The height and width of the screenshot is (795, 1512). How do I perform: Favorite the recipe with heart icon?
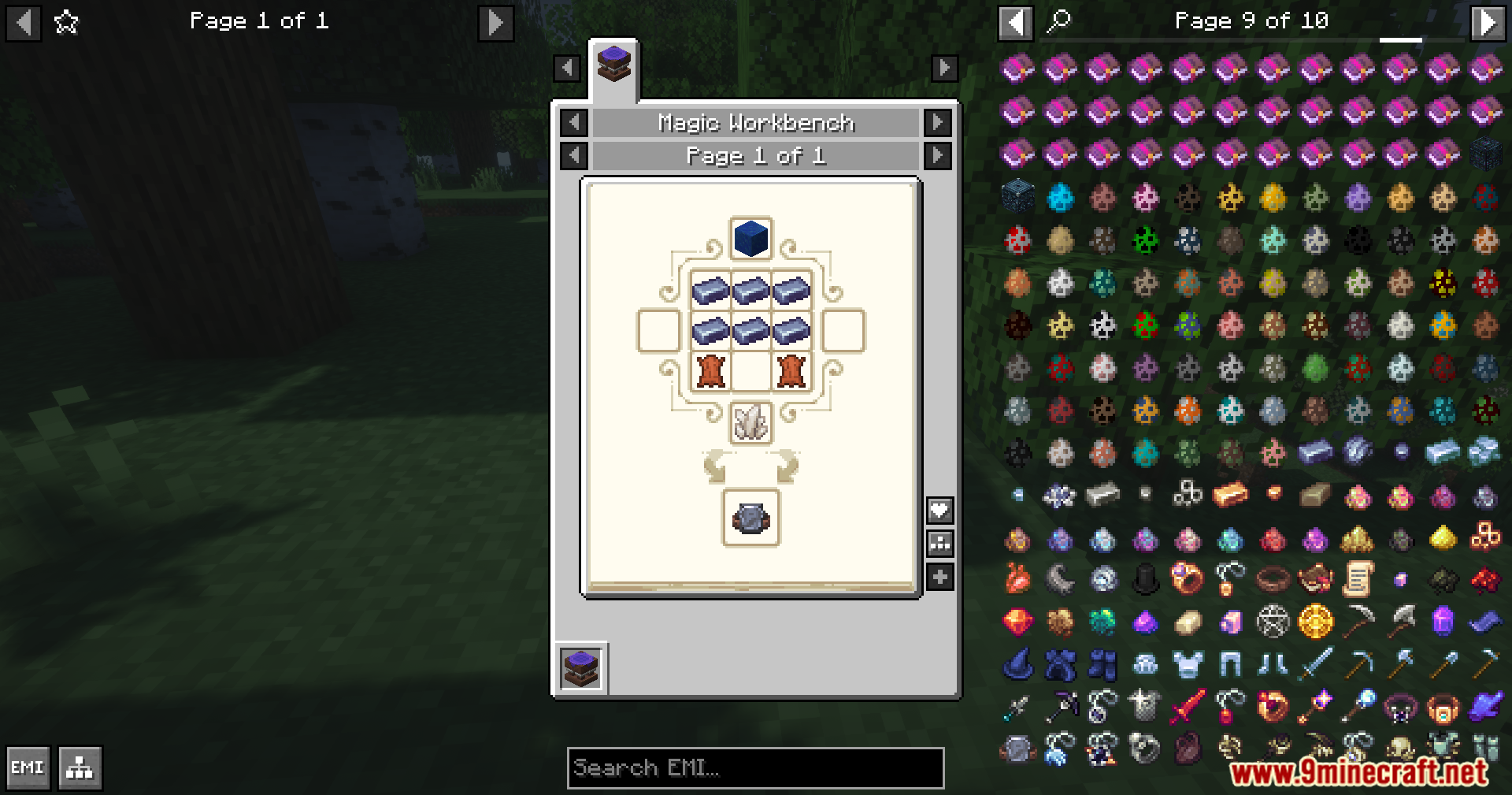[939, 510]
